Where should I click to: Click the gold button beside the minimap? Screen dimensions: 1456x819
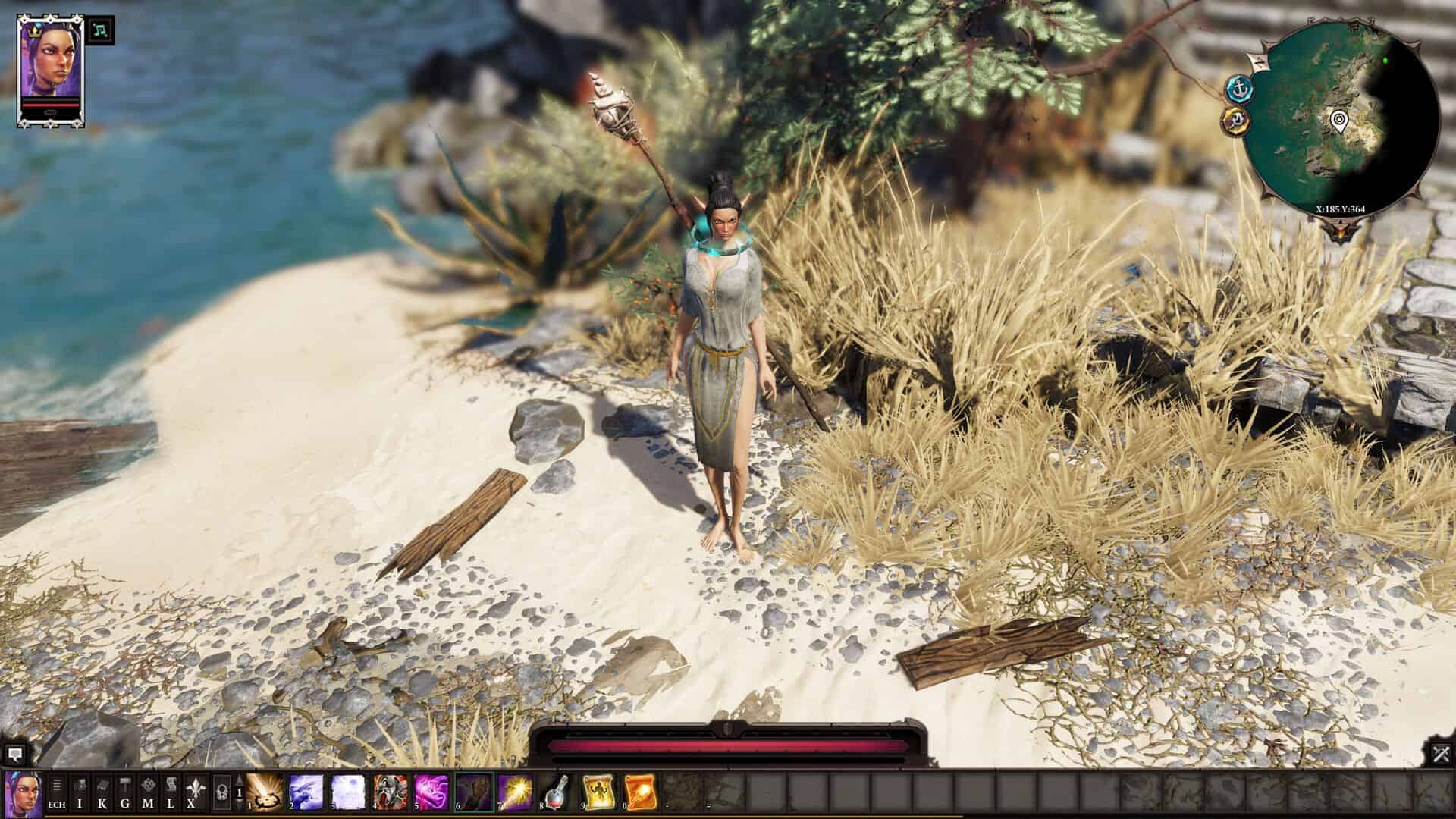[x=1236, y=120]
